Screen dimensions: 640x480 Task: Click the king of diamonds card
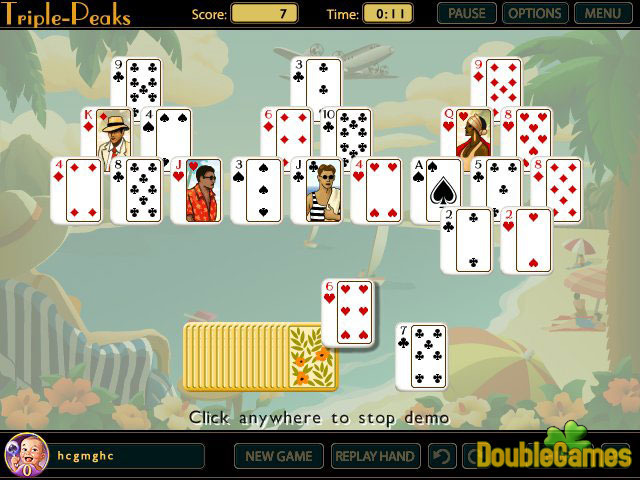(x=103, y=131)
